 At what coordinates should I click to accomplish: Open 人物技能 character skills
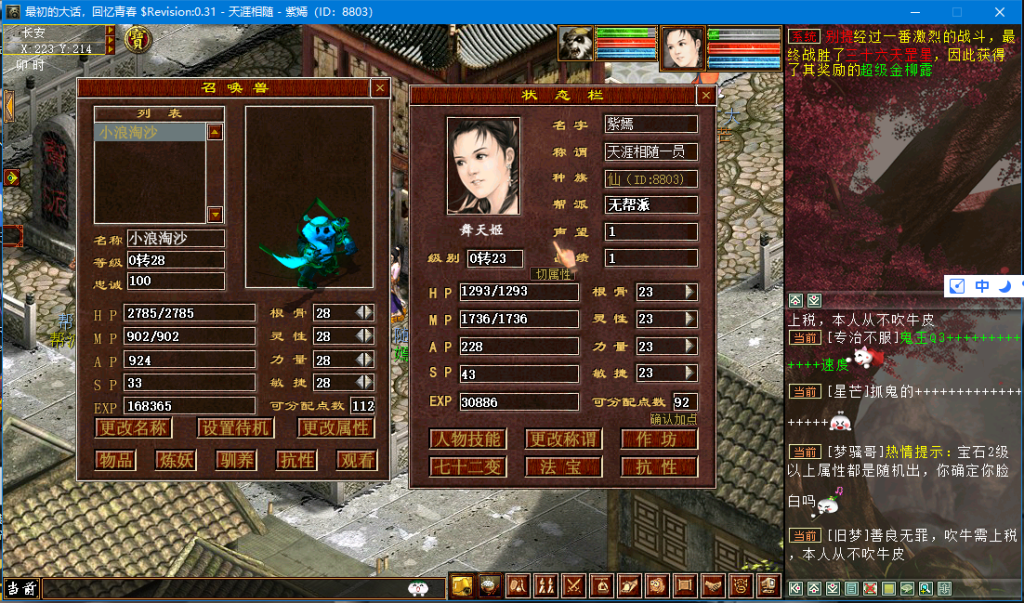coord(467,440)
